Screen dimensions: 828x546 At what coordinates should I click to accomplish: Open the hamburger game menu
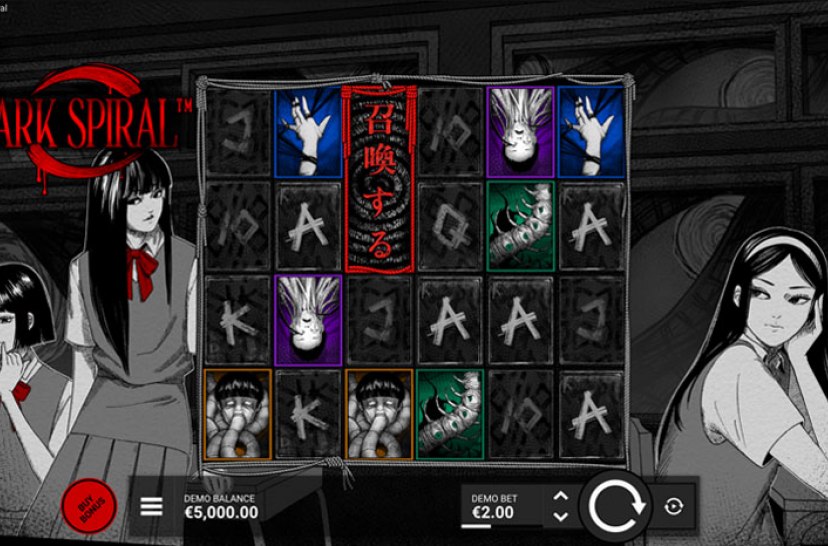tap(151, 506)
